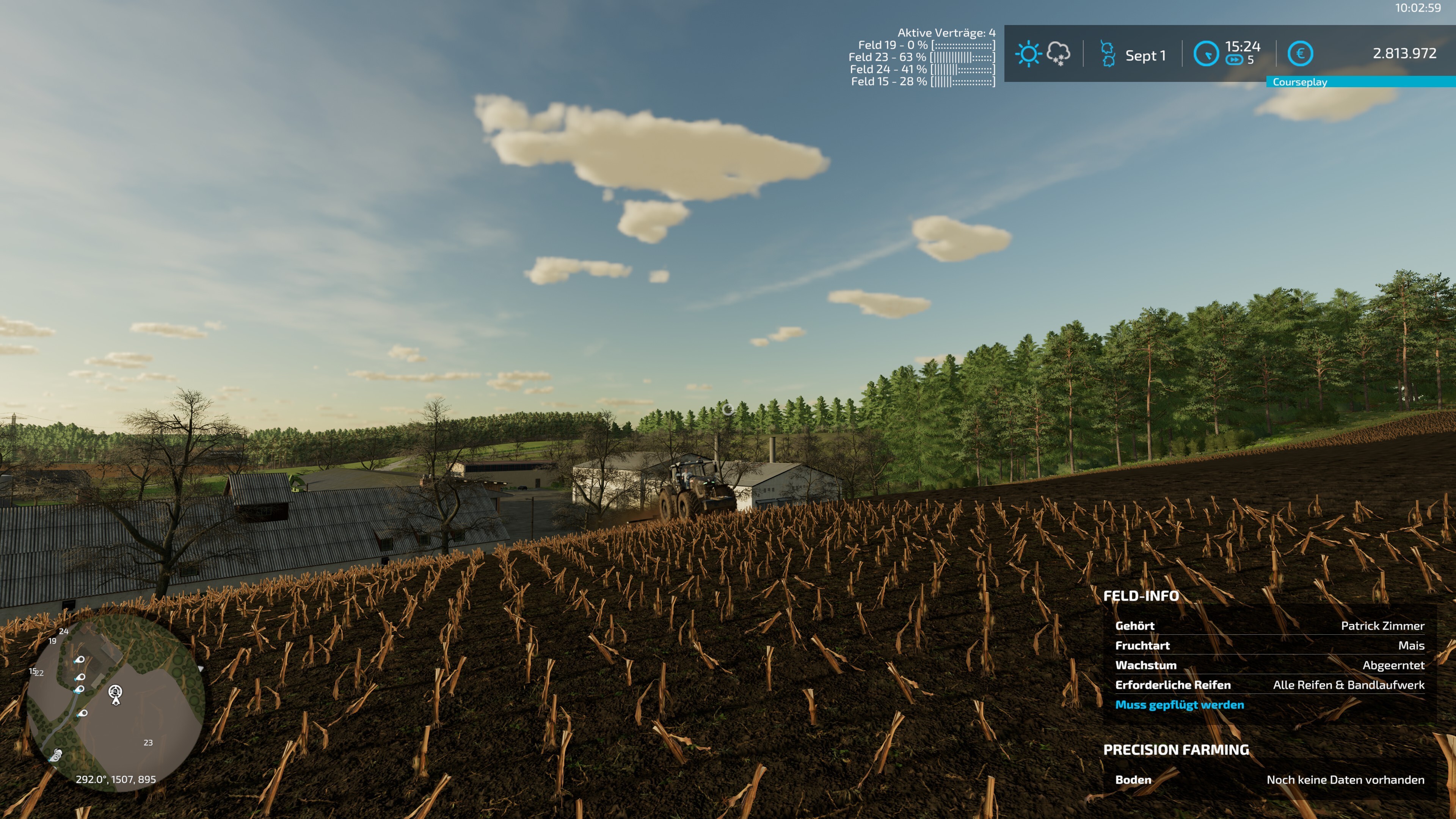The height and width of the screenshot is (819, 1456).
Task: Click the snow cloud forecast icon
Action: (x=1058, y=54)
